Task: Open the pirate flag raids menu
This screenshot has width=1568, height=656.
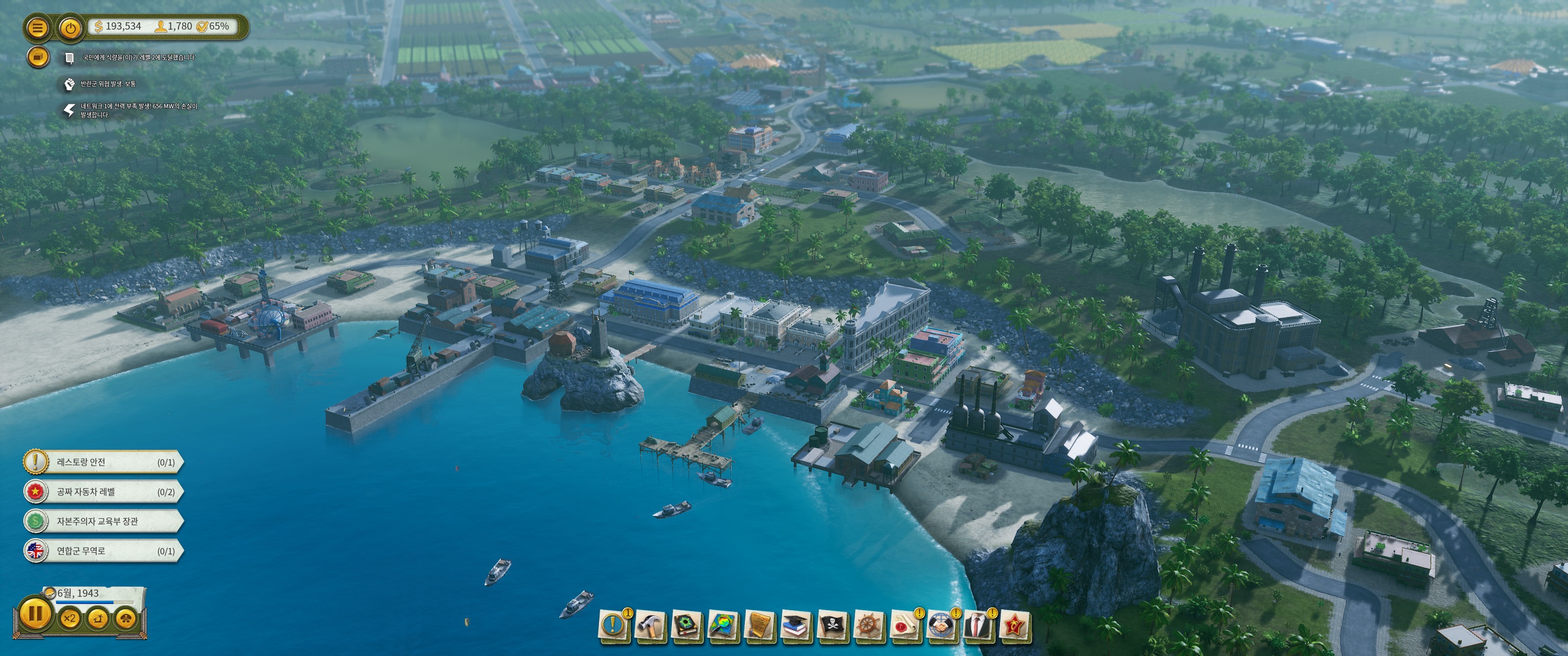Action: (833, 625)
